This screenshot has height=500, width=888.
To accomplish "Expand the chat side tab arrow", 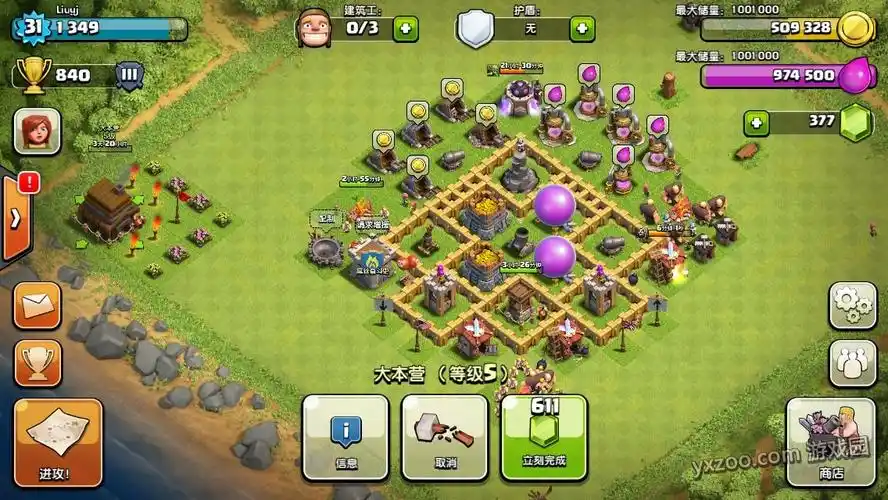I will [x=15, y=219].
